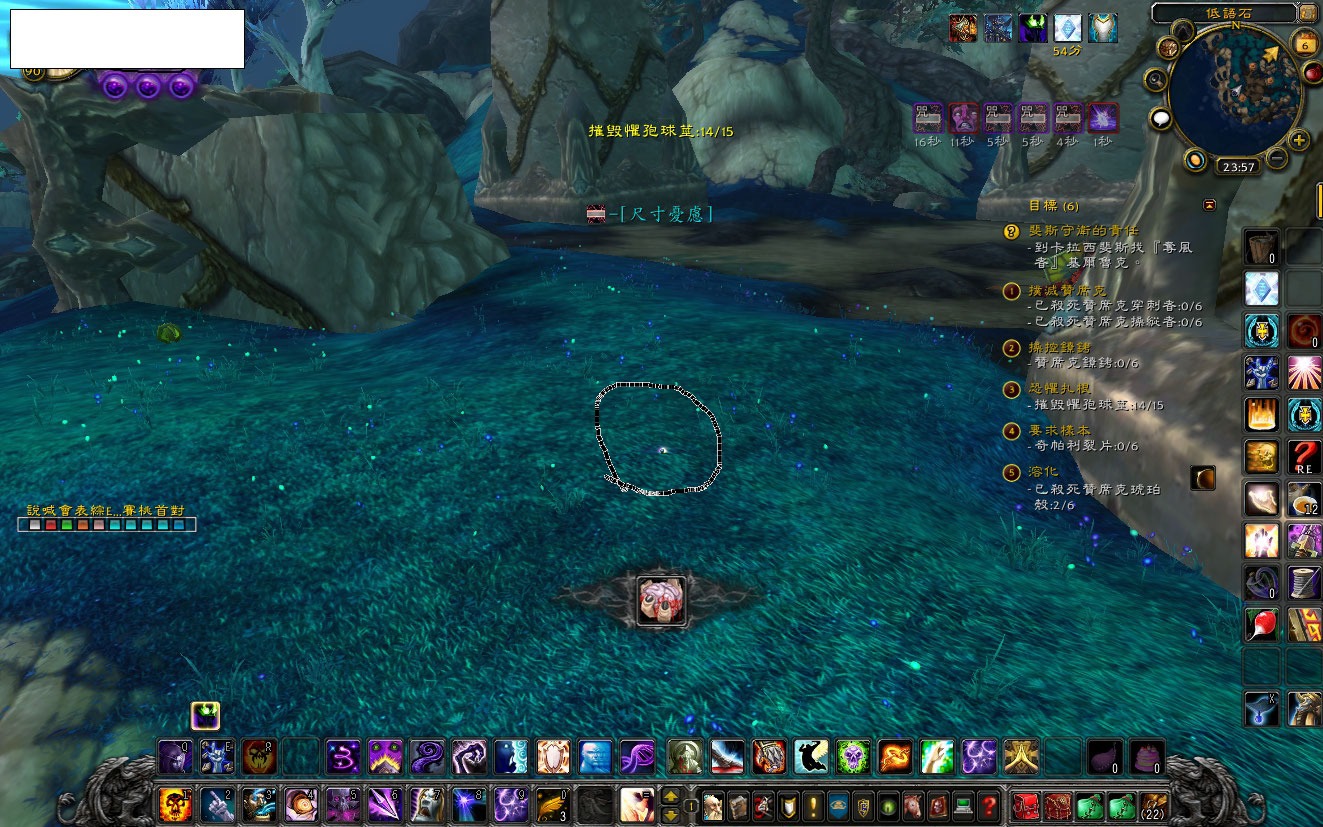
Task: Click the action bar page-up arrow
Action: [672, 796]
